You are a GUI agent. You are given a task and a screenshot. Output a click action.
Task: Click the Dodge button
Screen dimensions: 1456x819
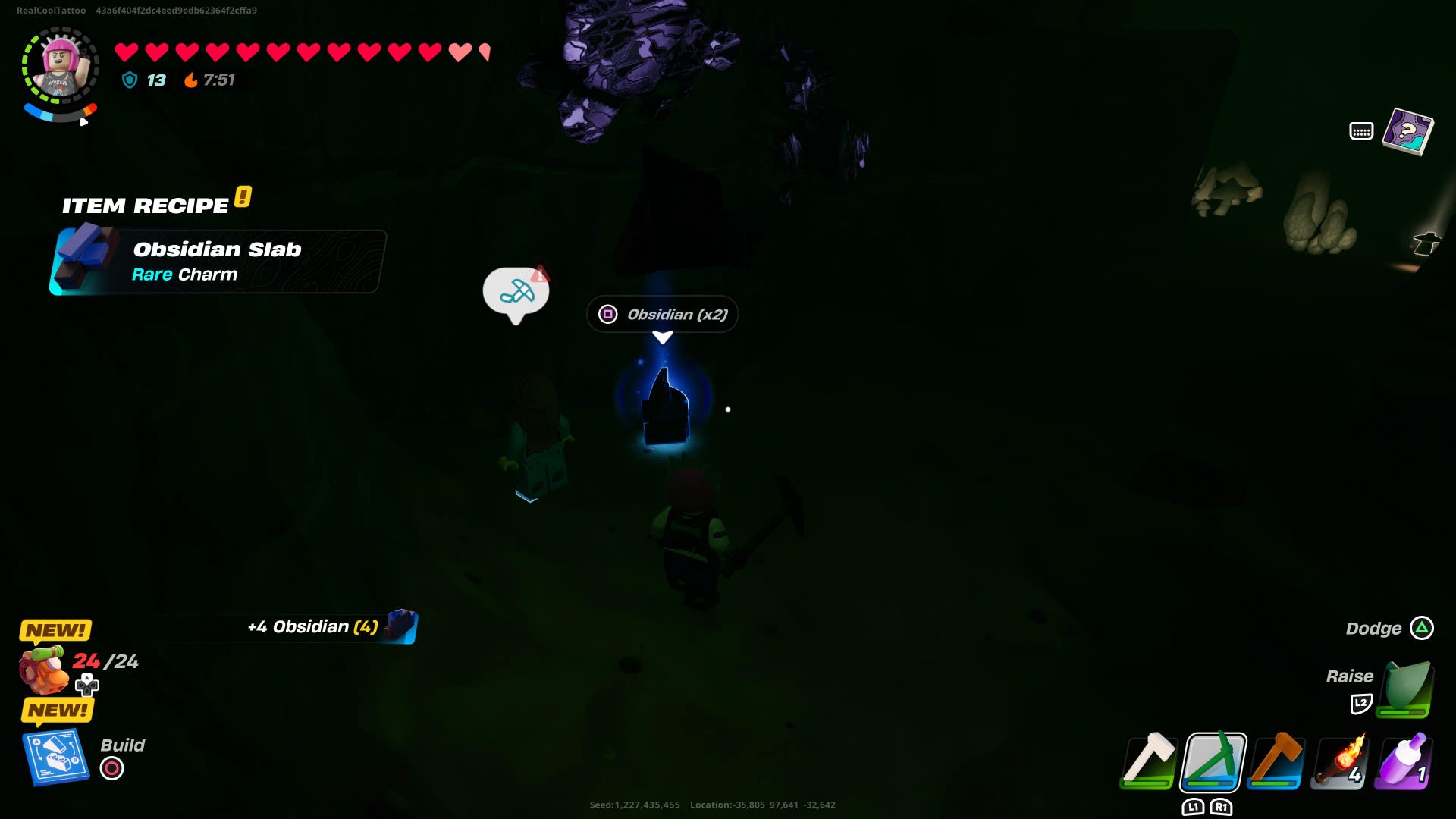click(x=1421, y=629)
